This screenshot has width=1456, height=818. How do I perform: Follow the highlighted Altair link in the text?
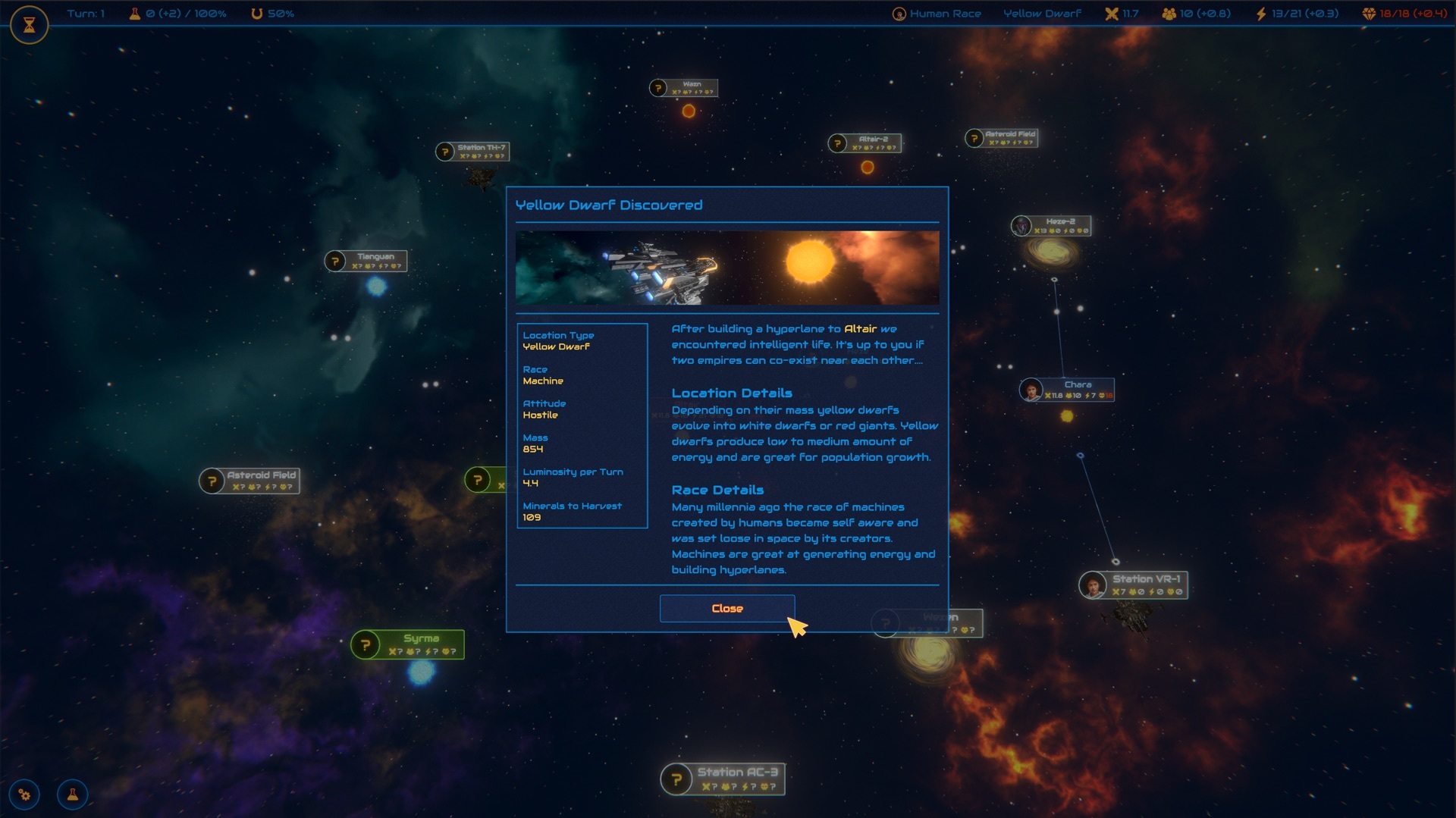[860, 329]
